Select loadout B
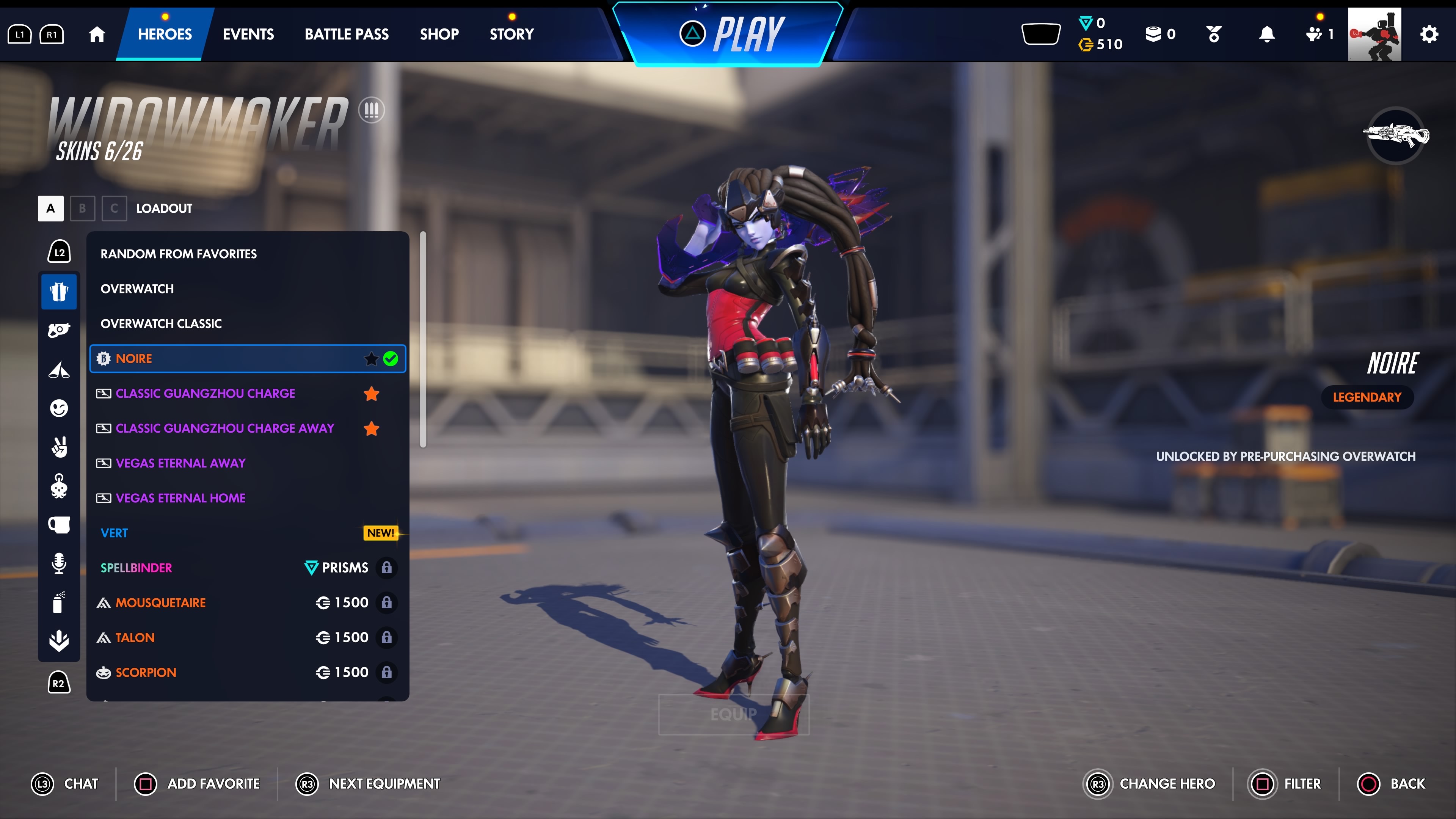Image resolution: width=1456 pixels, height=819 pixels. click(83, 208)
